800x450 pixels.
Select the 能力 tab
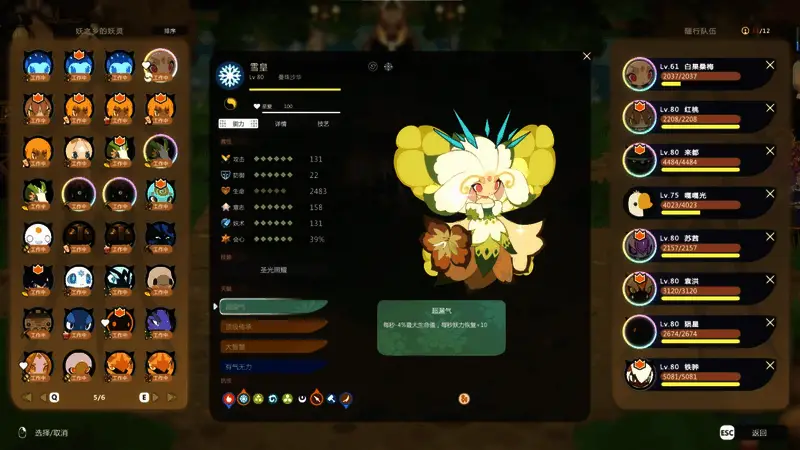click(237, 123)
